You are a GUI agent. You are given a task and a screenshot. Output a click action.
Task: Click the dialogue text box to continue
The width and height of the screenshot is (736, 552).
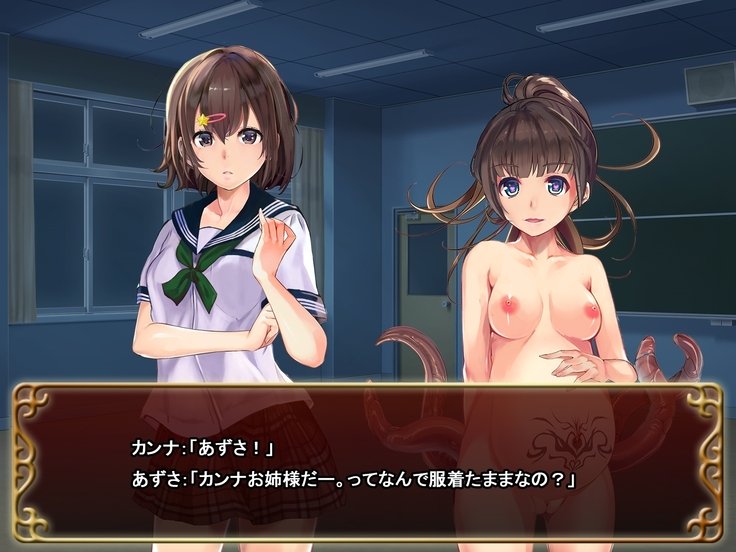pyautogui.click(x=367, y=463)
